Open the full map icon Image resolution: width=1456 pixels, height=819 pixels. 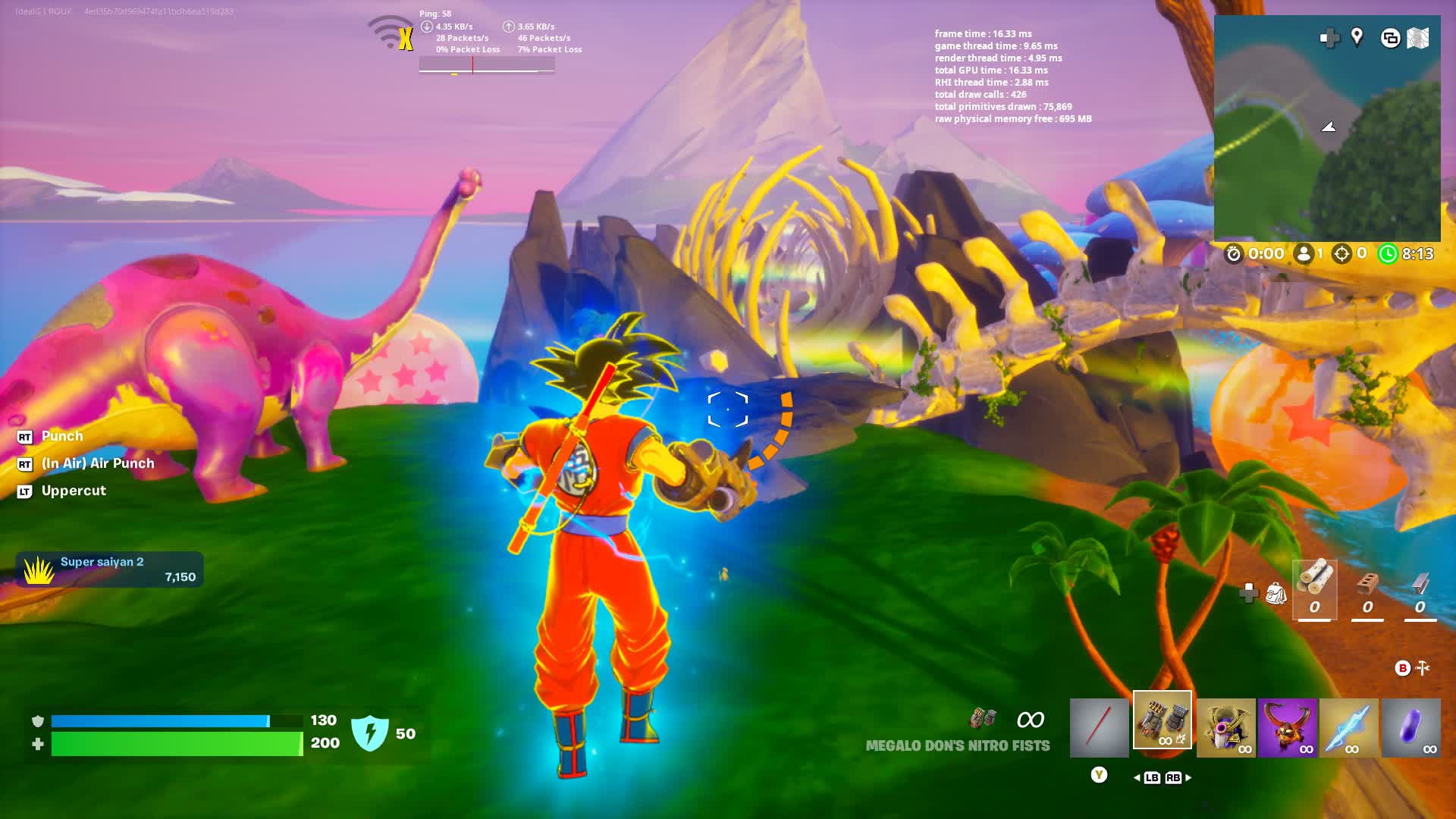[x=1418, y=38]
